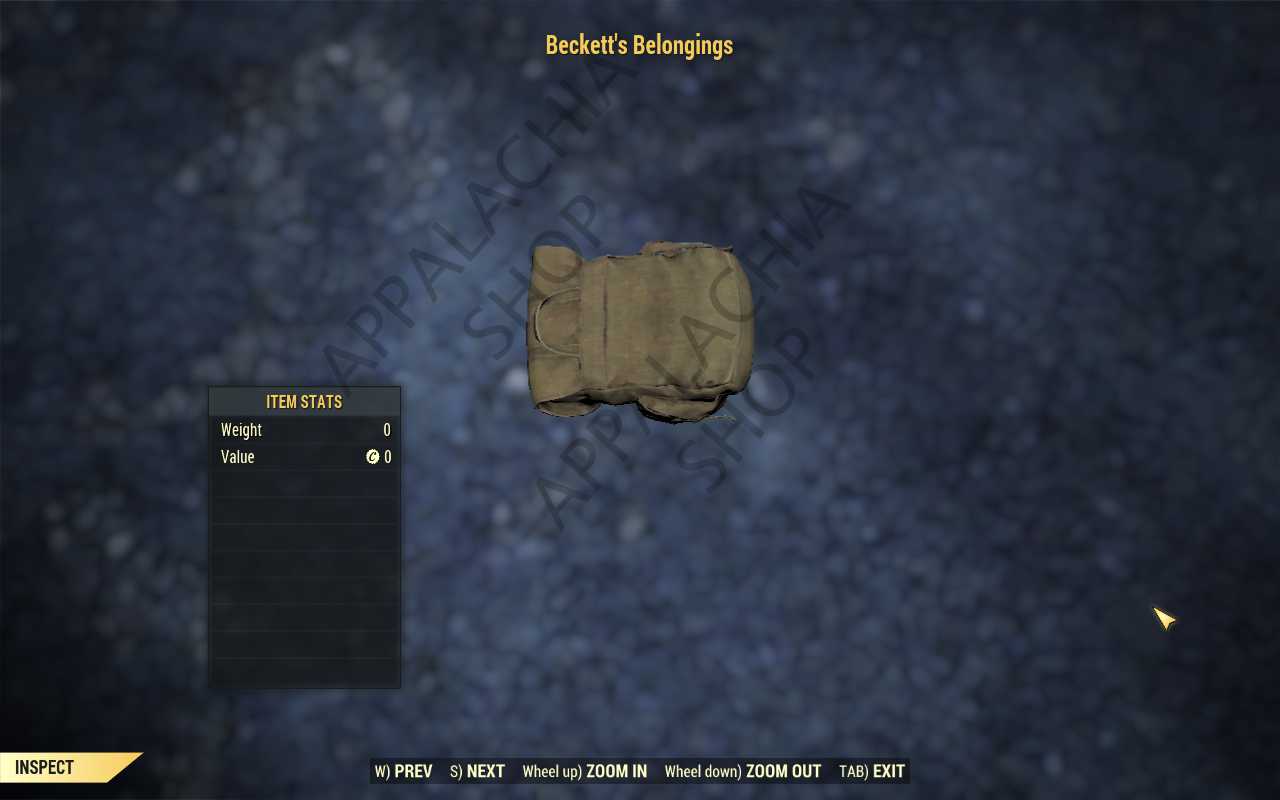Select ZOOM OUT on the bottom bar

click(x=743, y=771)
